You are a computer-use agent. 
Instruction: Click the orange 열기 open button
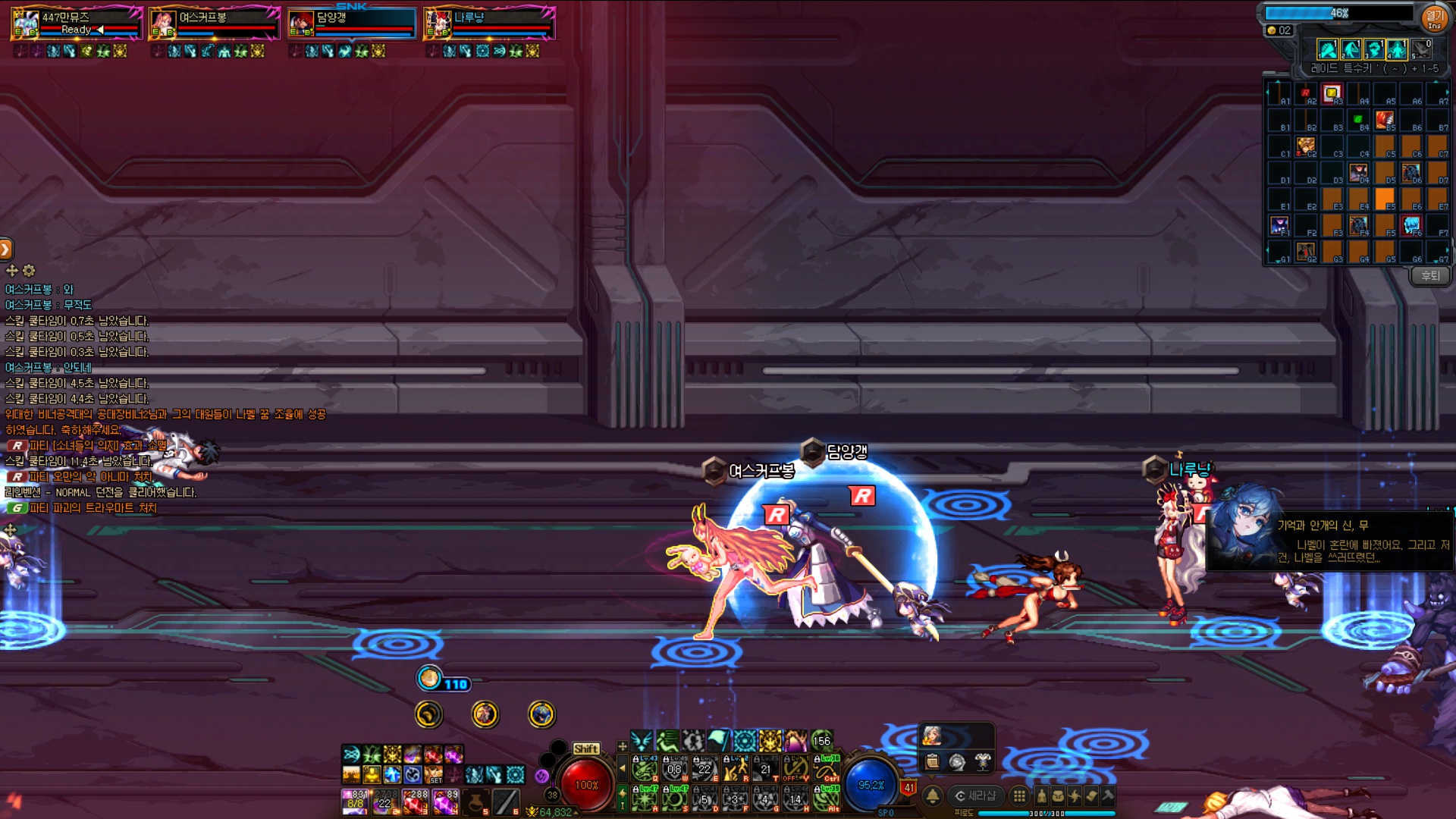pos(1434,18)
